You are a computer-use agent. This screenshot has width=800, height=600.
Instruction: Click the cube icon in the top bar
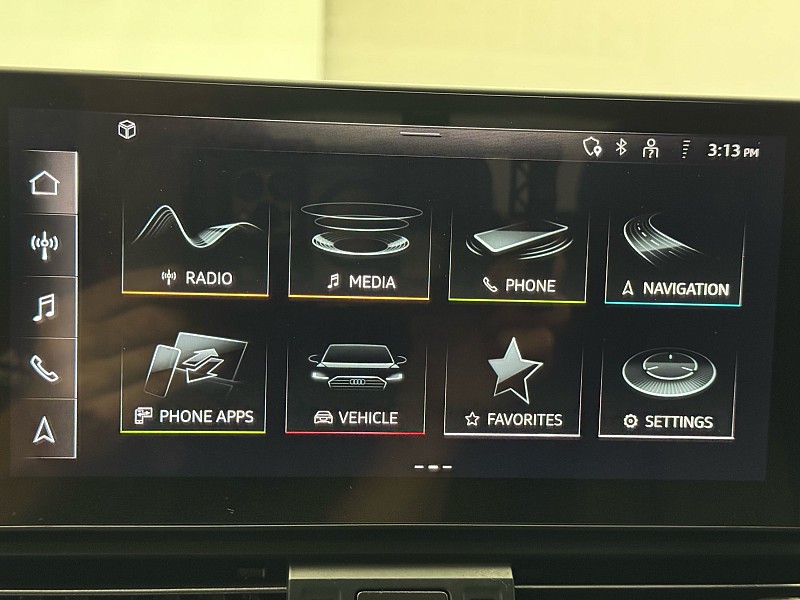pyautogui.click(x=127, y=130)
